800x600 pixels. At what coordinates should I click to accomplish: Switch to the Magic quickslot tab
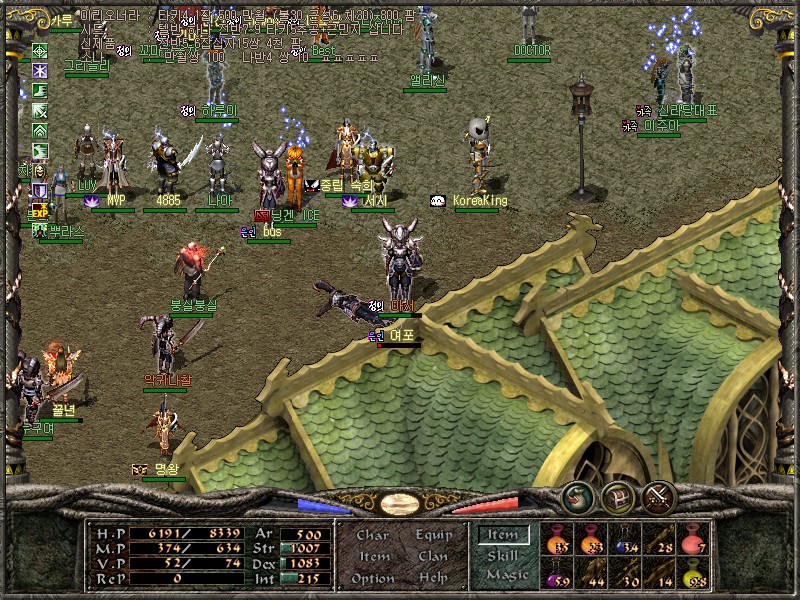[506, 575]
